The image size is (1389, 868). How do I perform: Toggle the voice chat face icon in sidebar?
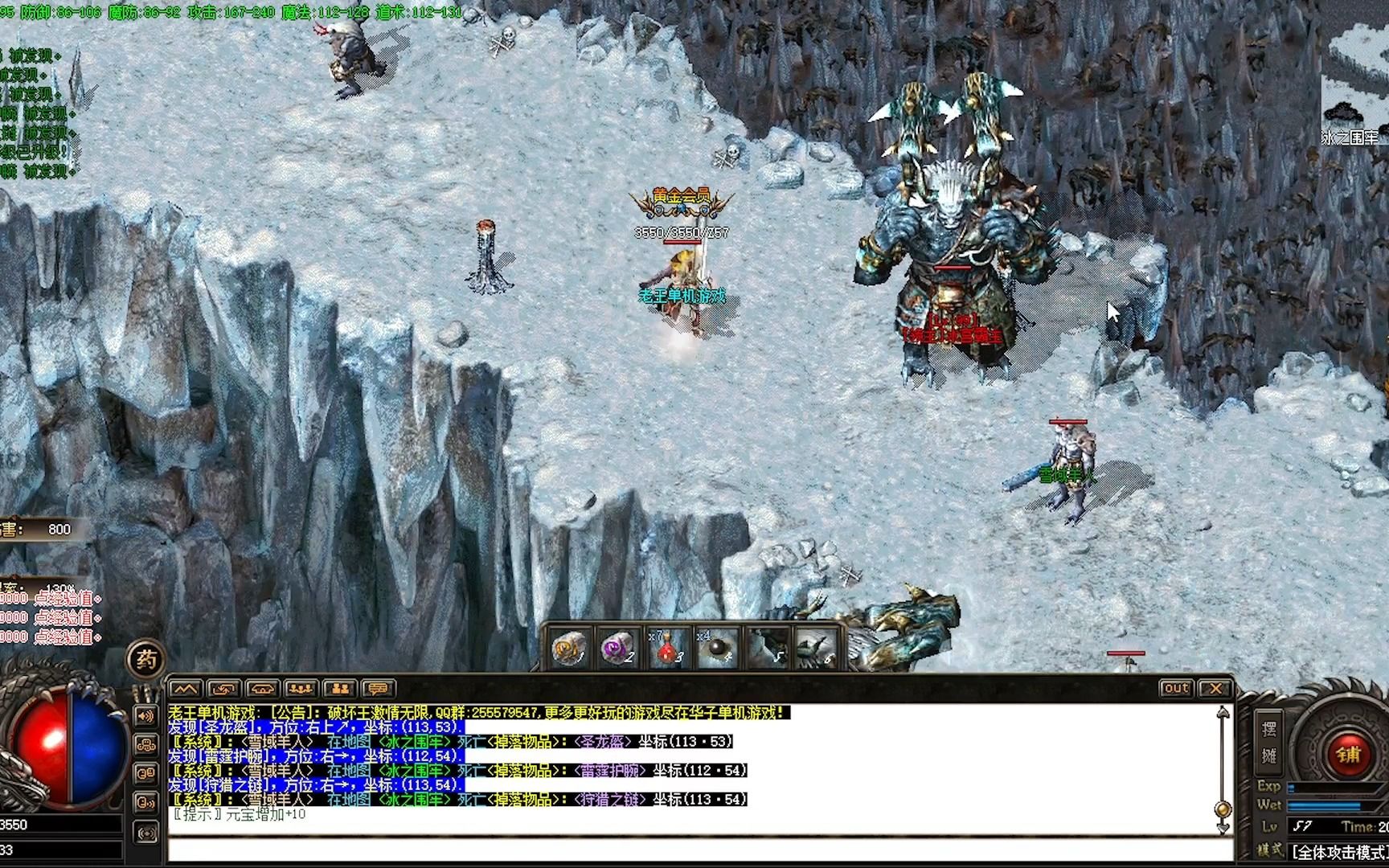click(145, 801)
